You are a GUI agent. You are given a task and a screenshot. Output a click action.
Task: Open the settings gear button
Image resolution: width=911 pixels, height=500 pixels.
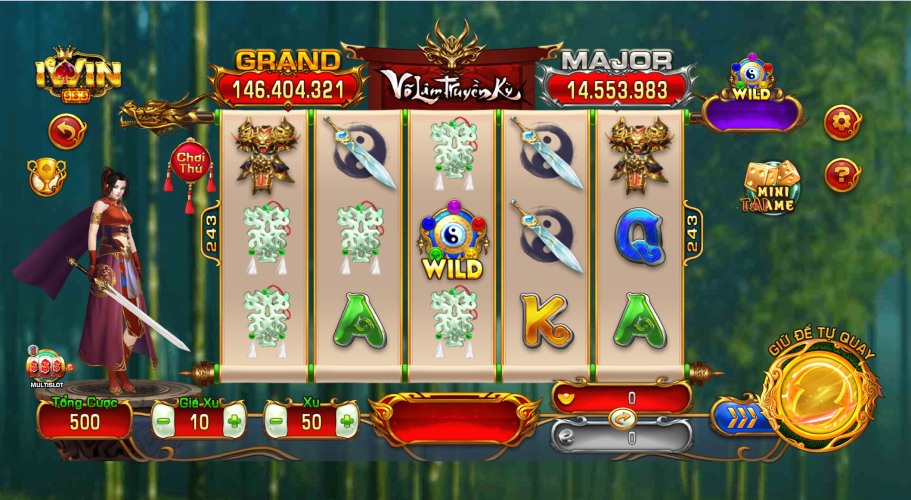(x=842, y=122)
